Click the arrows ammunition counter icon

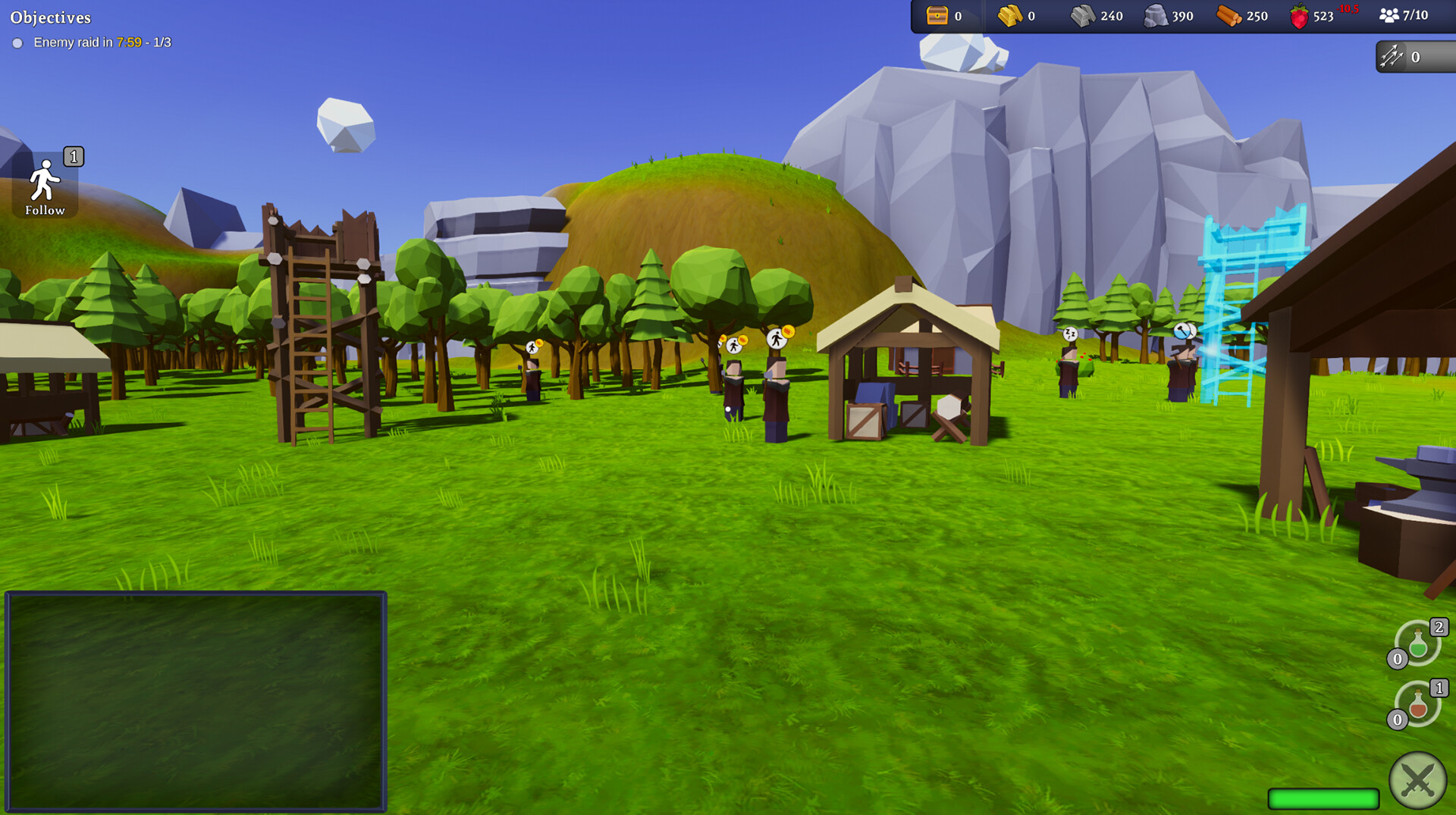coord(1391,56)
